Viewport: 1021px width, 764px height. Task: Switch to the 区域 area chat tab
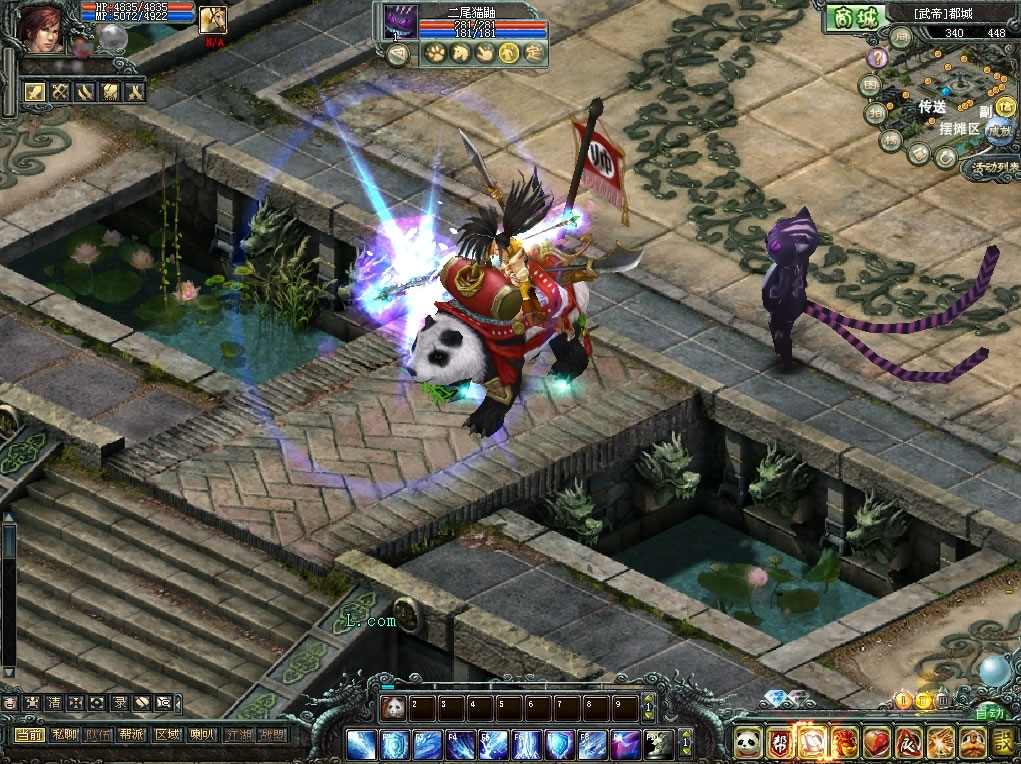(x=167, y=735)
